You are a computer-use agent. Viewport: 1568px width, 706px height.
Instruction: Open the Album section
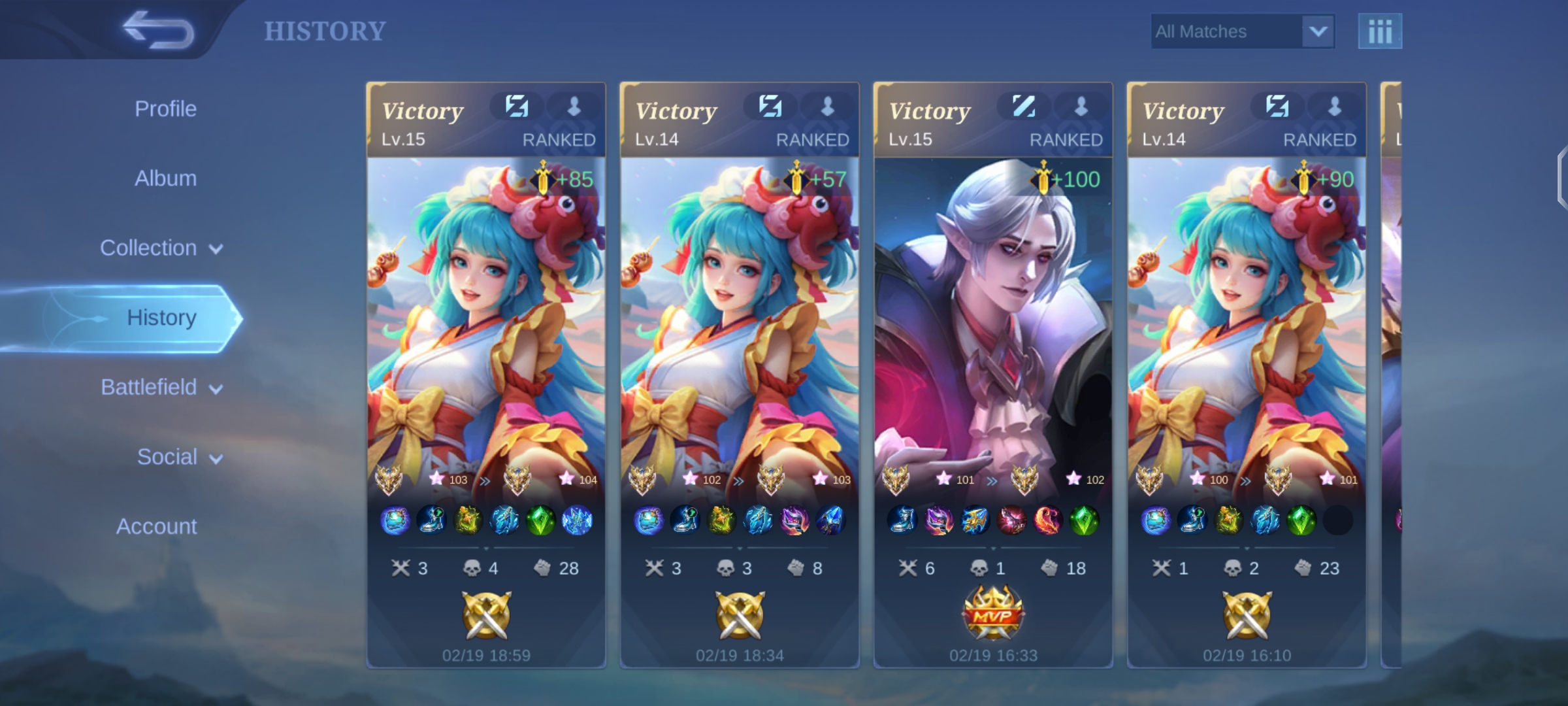pos(166,178)
